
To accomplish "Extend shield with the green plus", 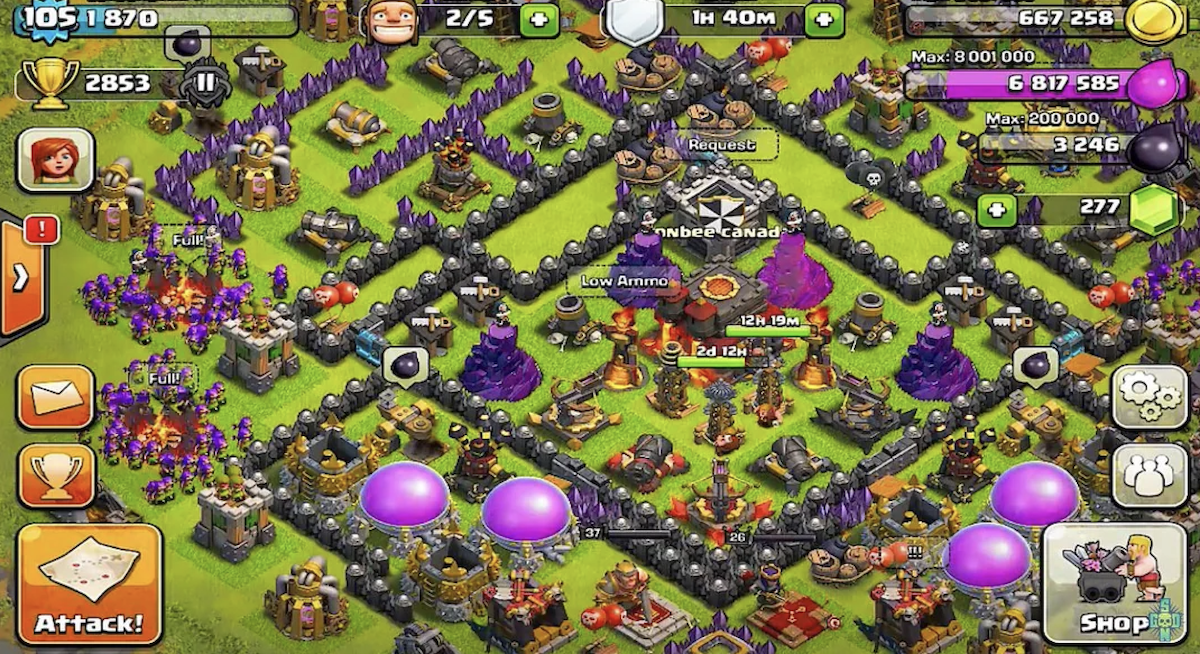I will coord(824,19).
